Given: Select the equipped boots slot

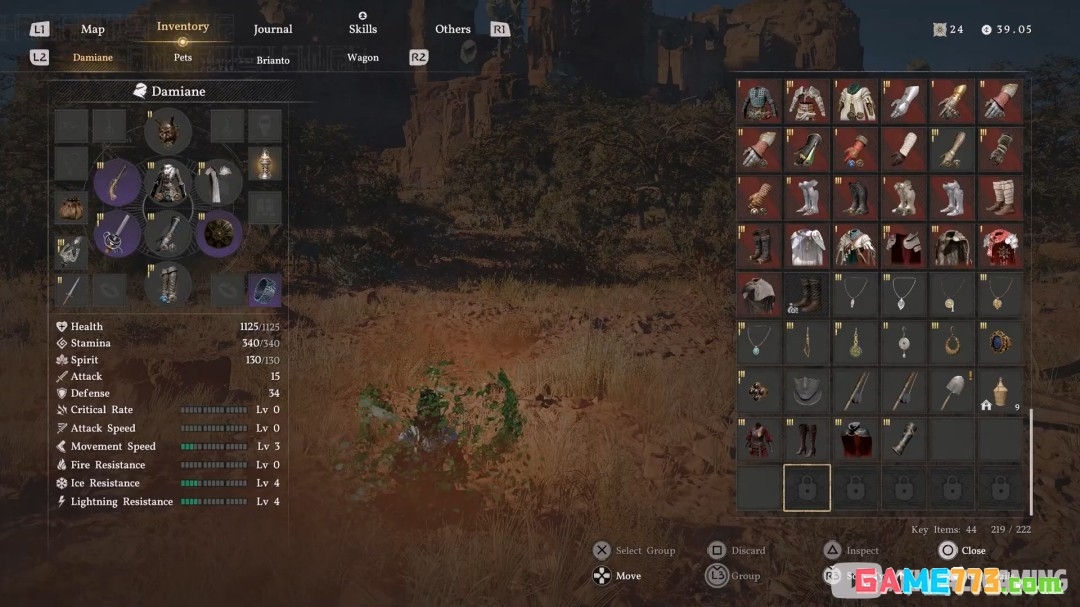Looking at the screenshot, I should (167, 285).
